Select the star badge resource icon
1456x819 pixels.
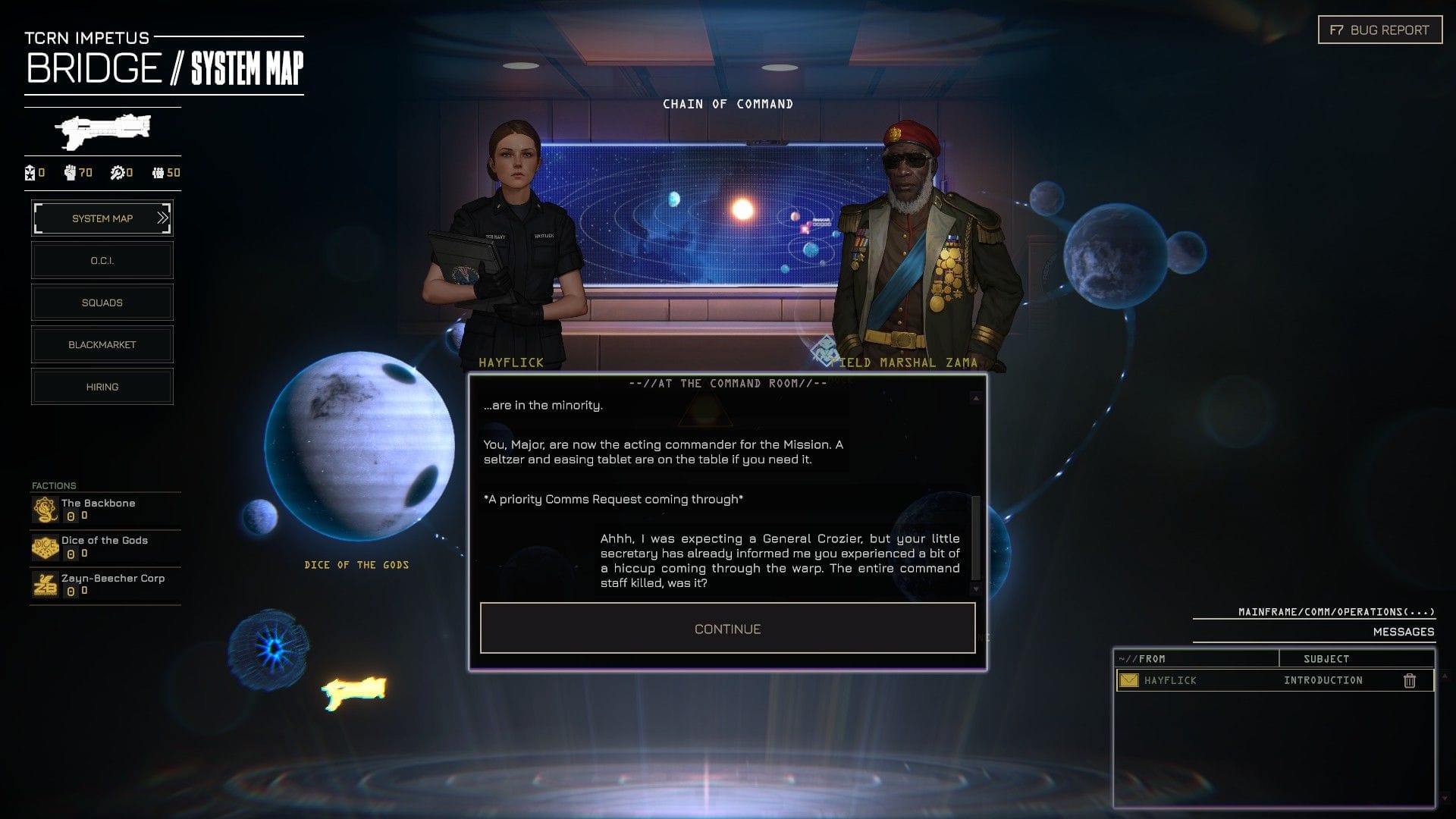[30, 173]
